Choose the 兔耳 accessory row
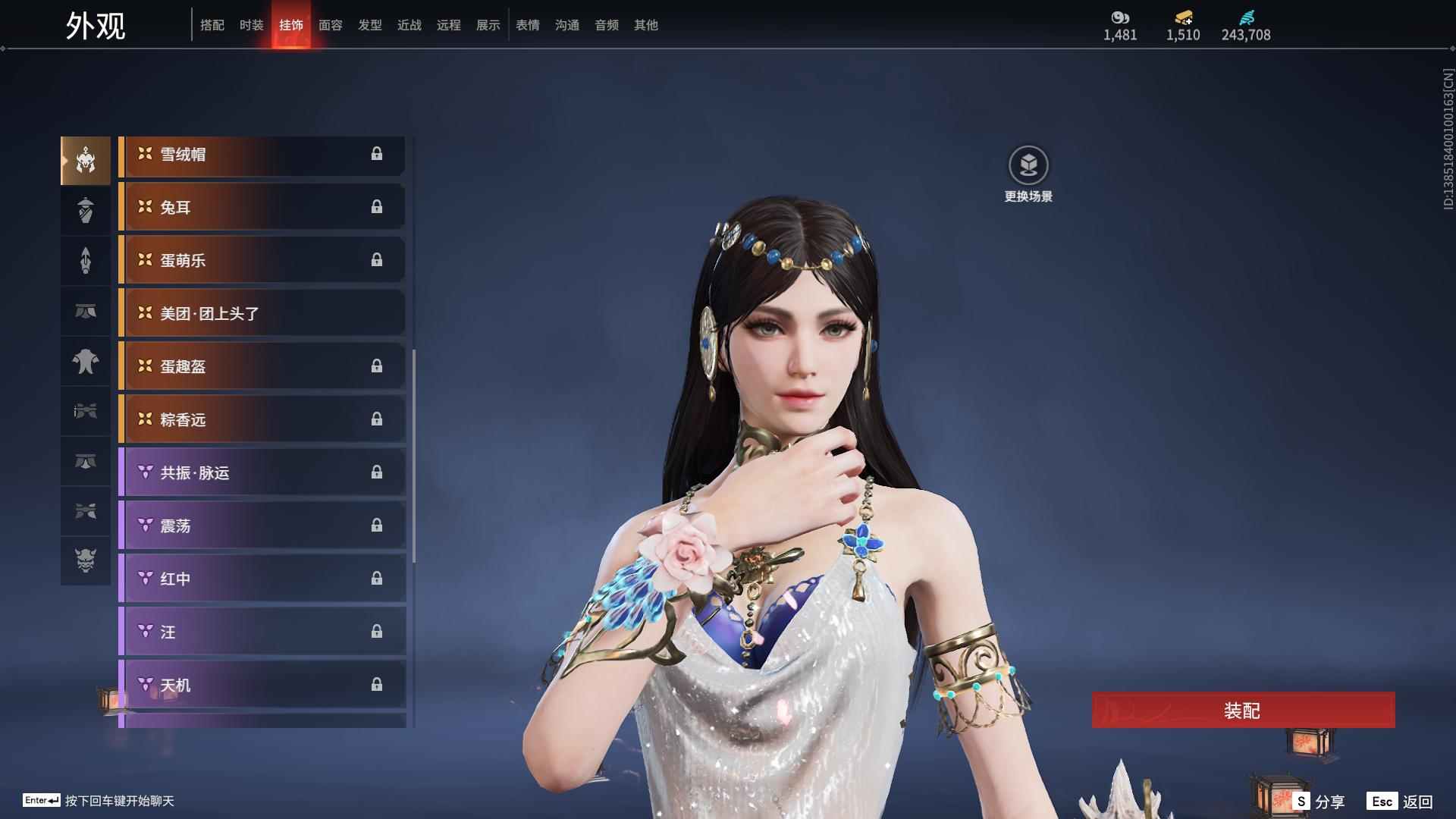The width and height of the screenshot is (1456, 819). [262, 208]
